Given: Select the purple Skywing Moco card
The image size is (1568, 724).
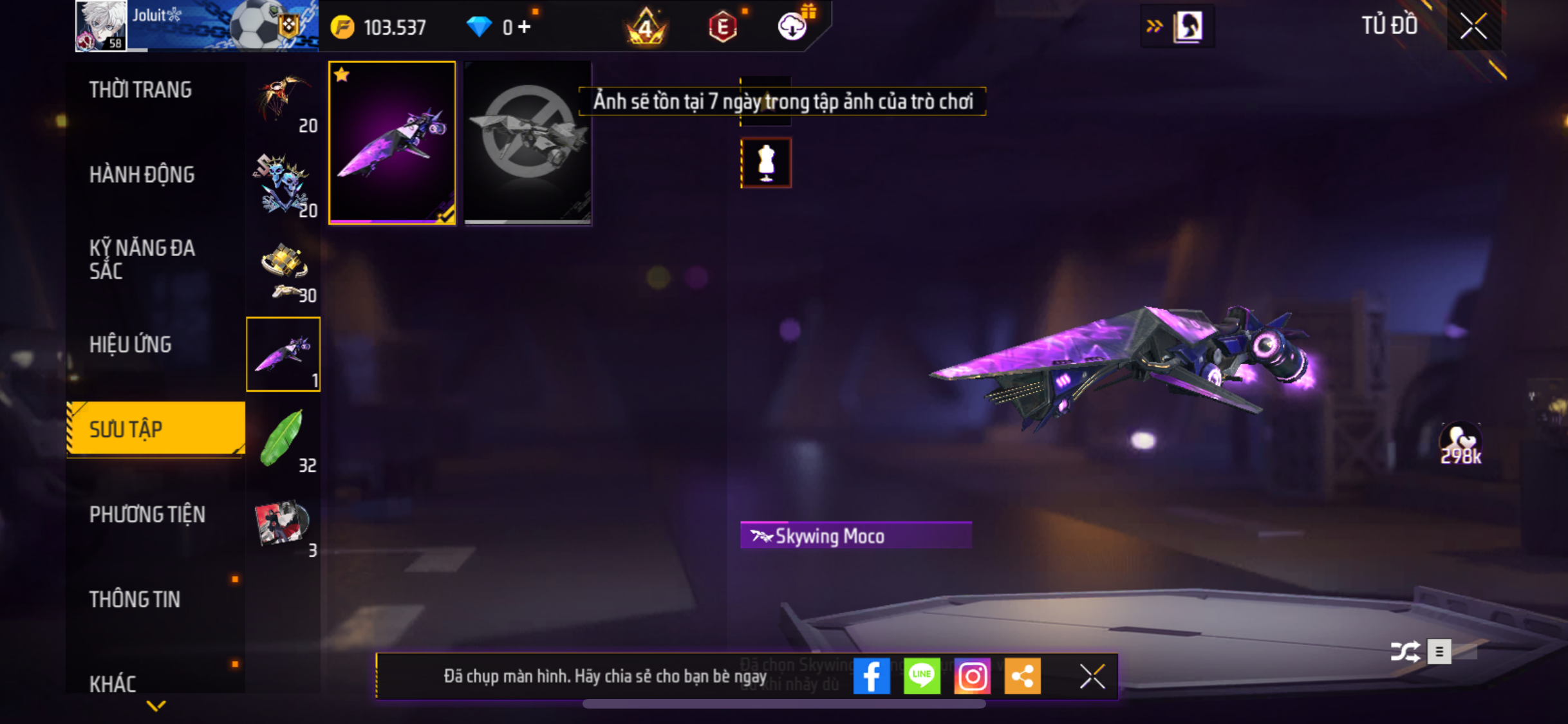Looking at the screenshot, I should (x=392, y=143).
